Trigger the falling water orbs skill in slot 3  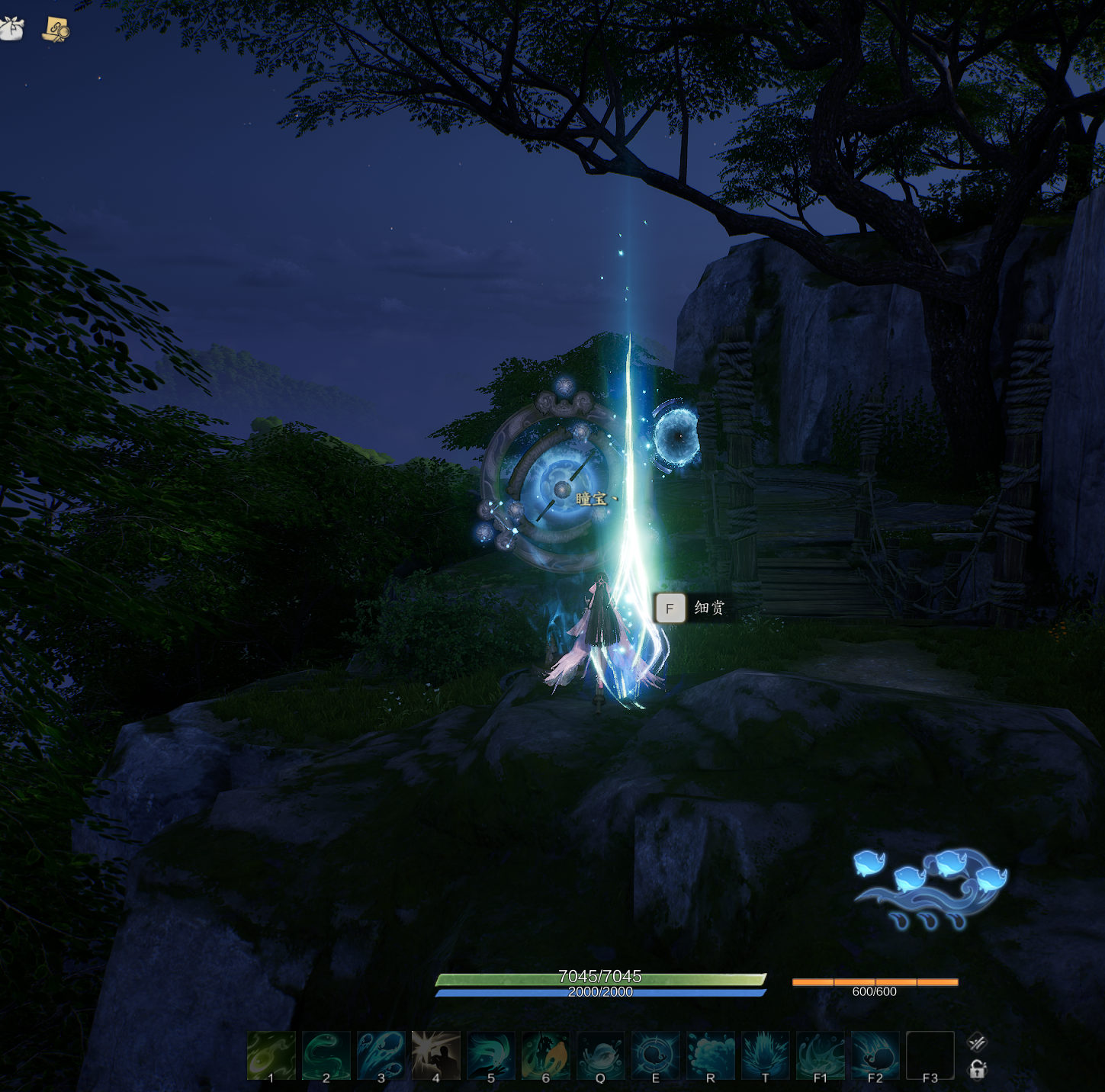coord(381,1055)
